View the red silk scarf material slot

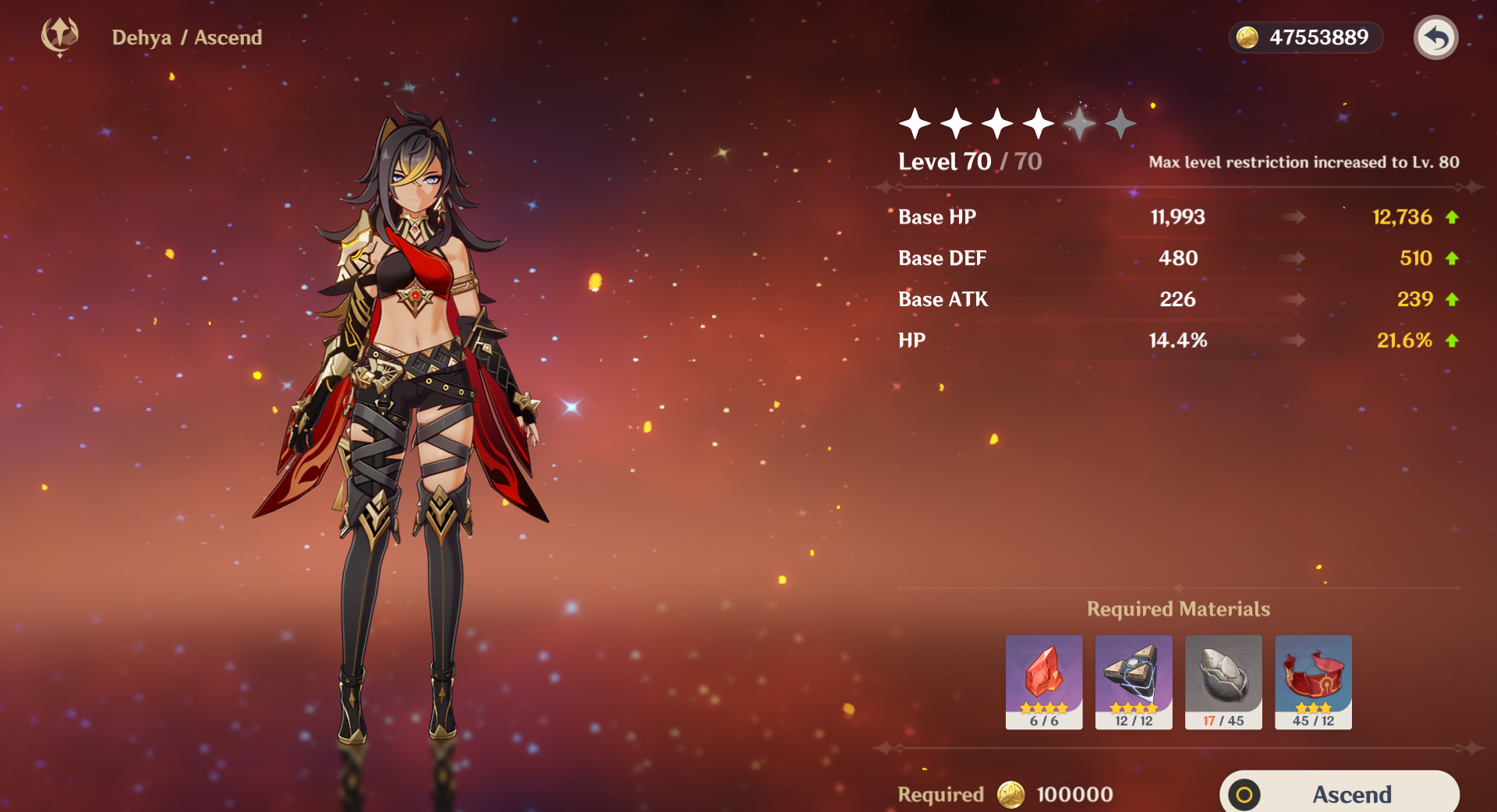coord(1313,681)
